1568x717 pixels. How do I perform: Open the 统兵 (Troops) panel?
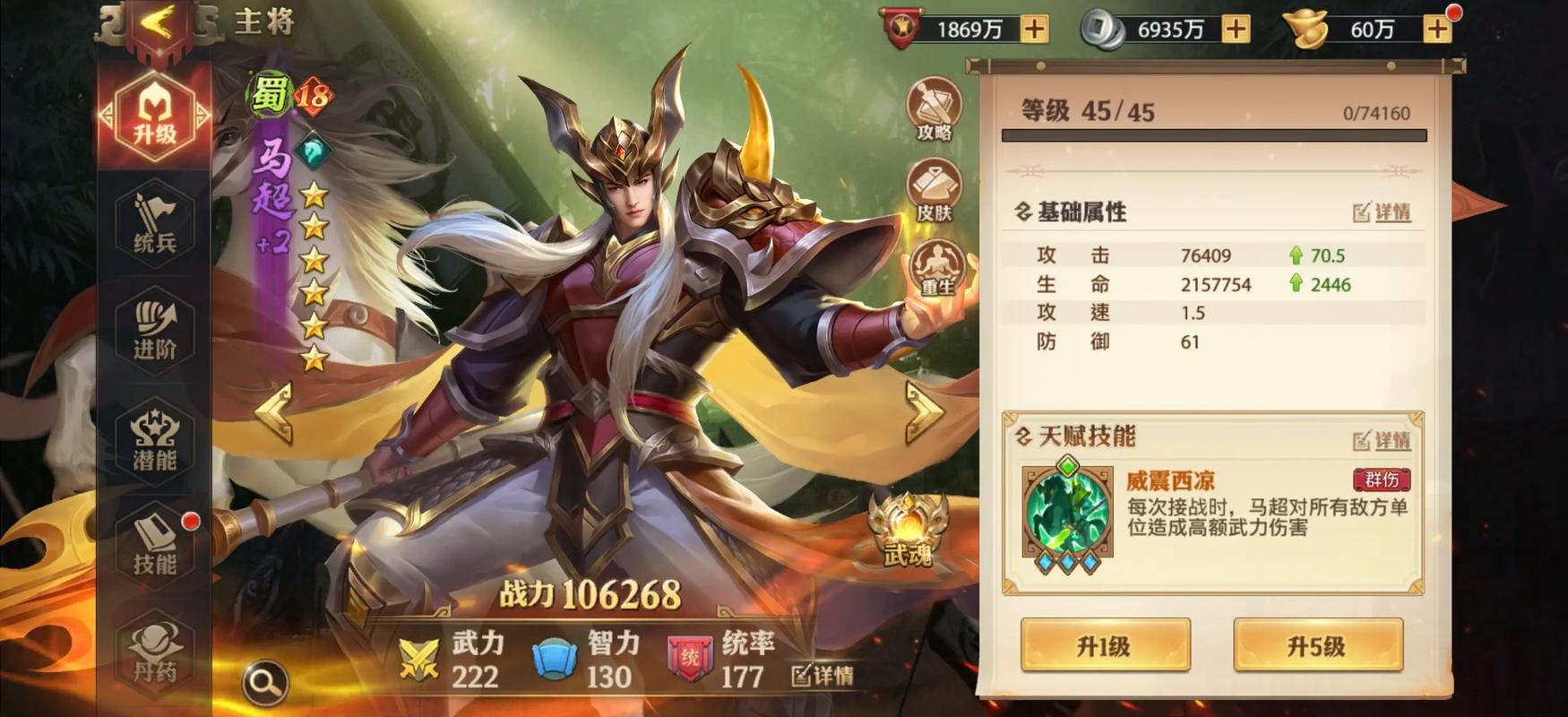(152, 218)
